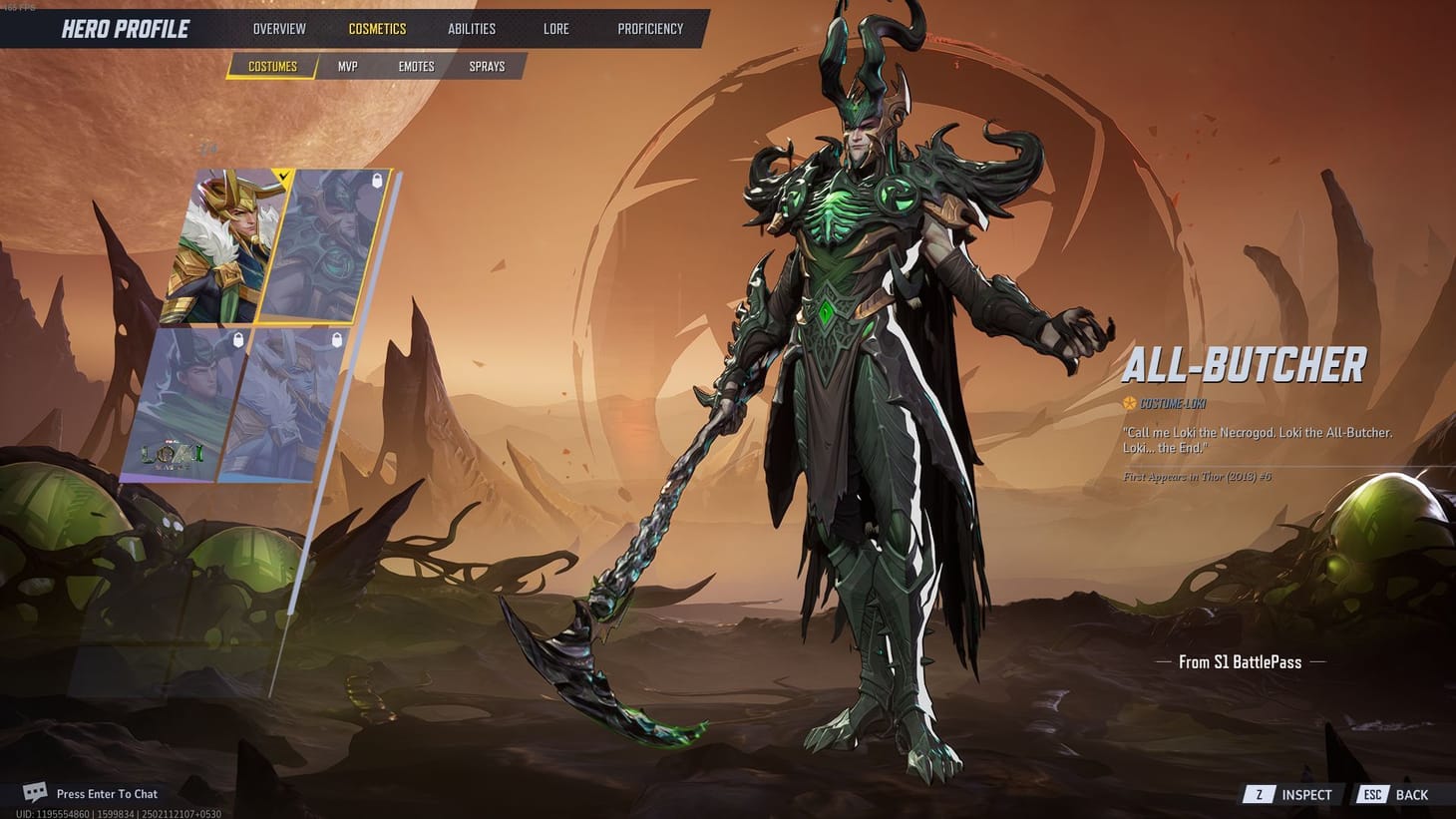Click the From S1 BattlePass label
The height and width of the screenshot is (819, 1456).
[1239, 661]
